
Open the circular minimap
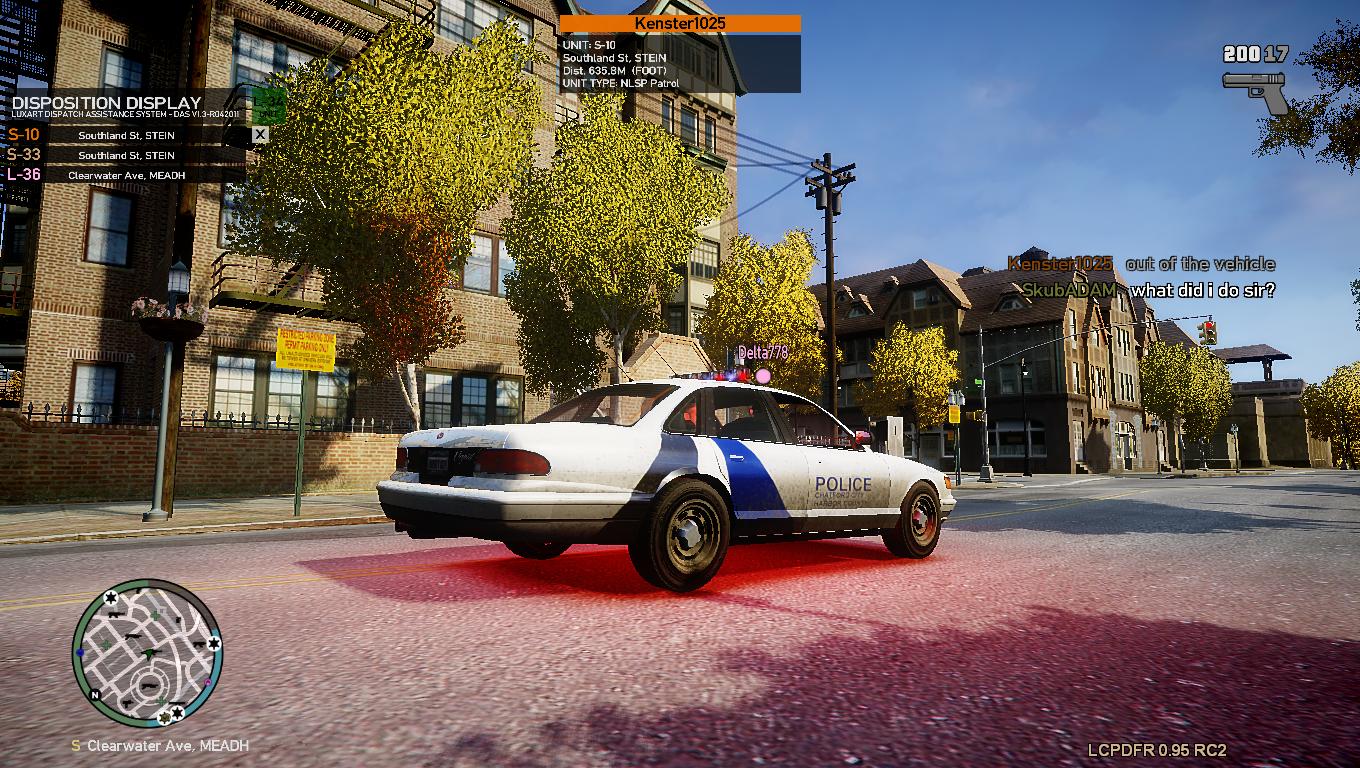147,653
